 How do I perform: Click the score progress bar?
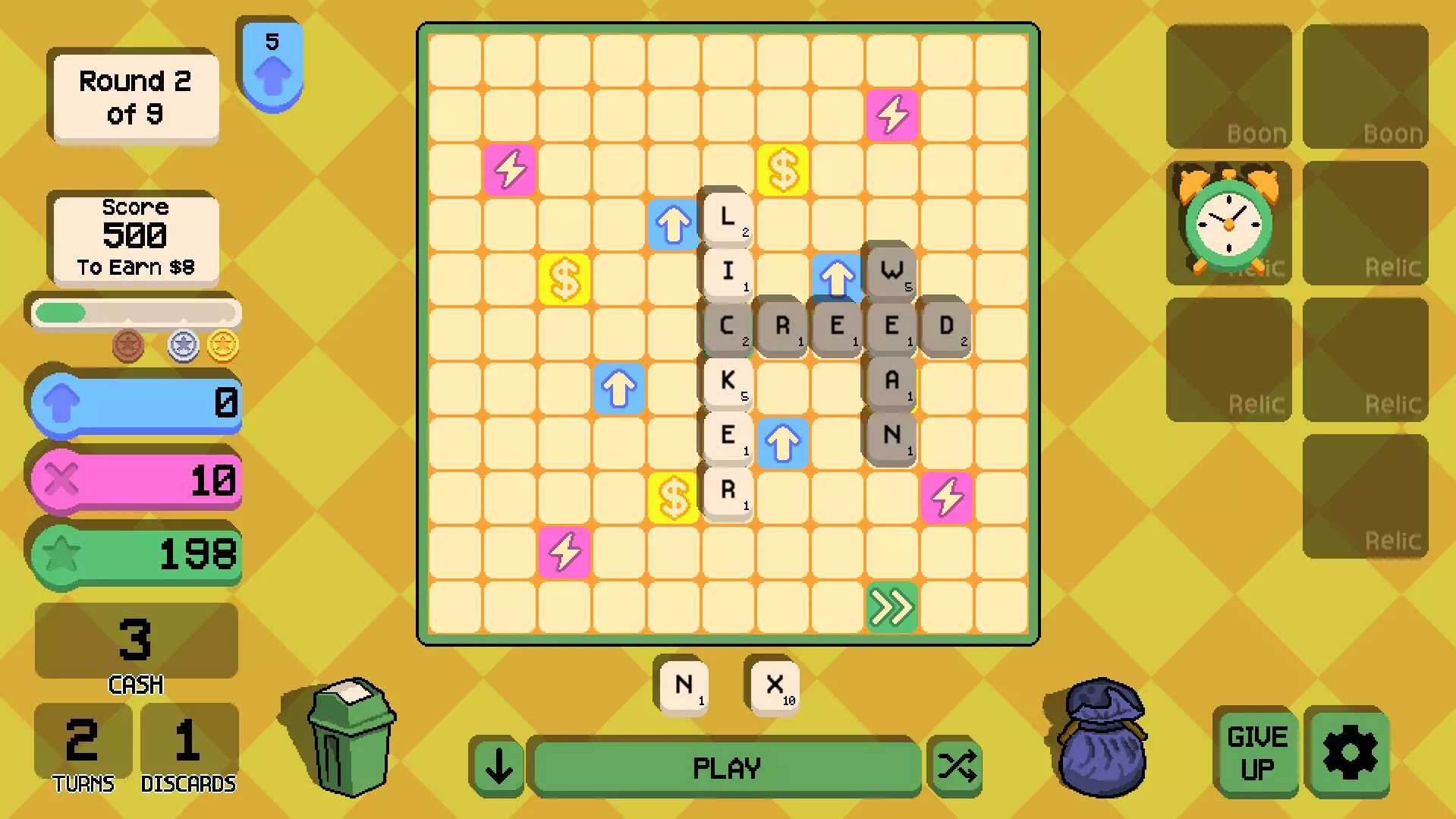pyautogui.click(x=134, y=312)
